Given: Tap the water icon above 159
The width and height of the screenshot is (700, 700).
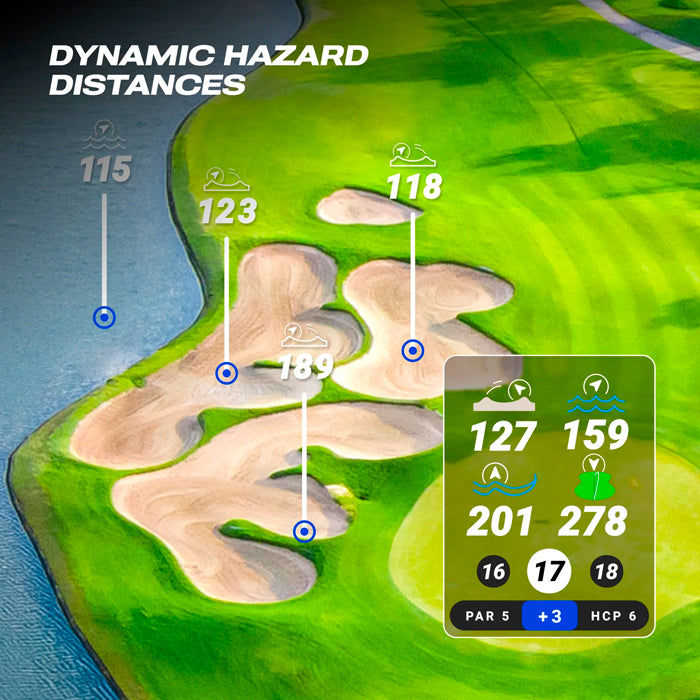Looking at the screenshot, I should coord(595,395).
